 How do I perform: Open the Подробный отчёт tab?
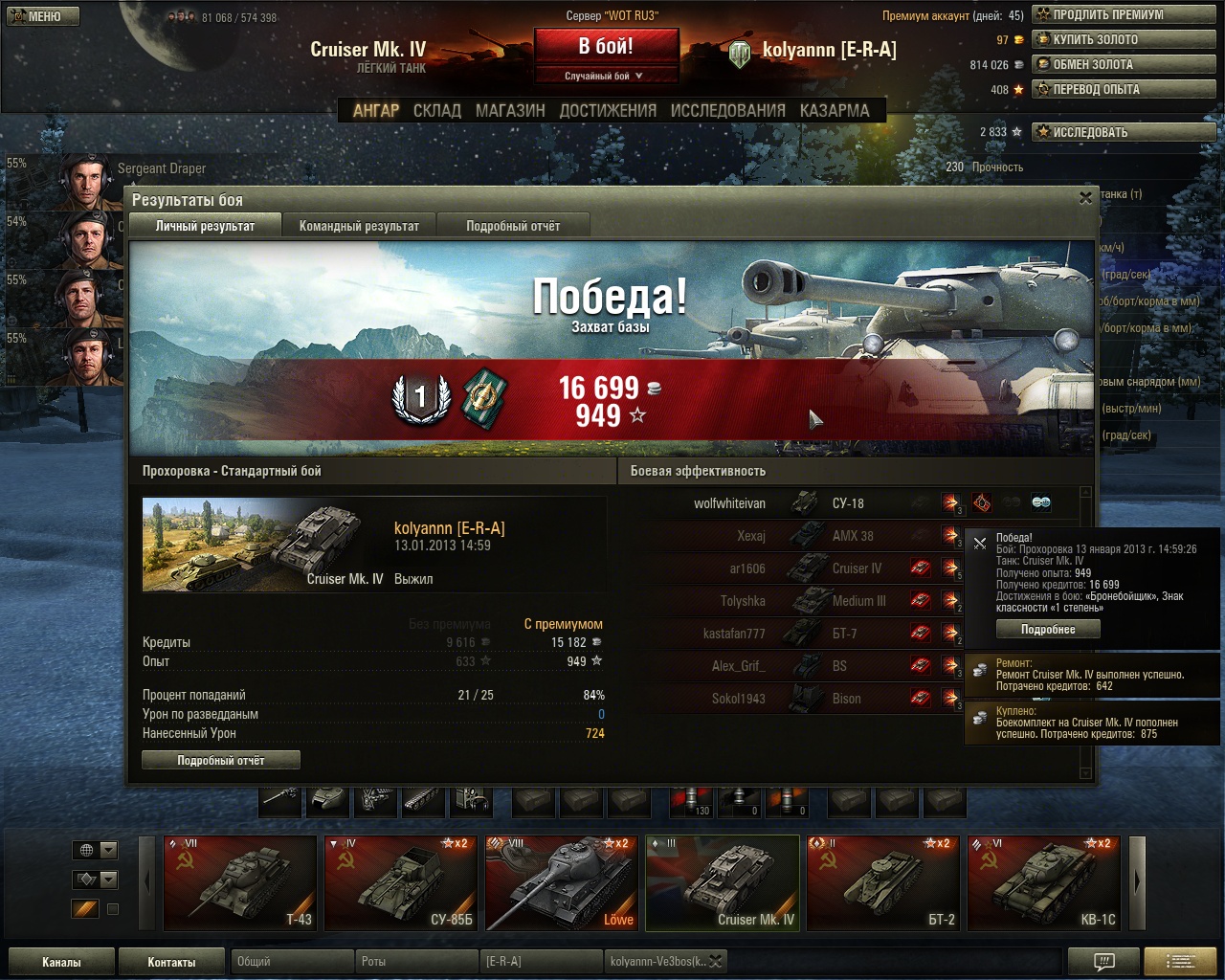pyautogui.click(x=513, y=226)
